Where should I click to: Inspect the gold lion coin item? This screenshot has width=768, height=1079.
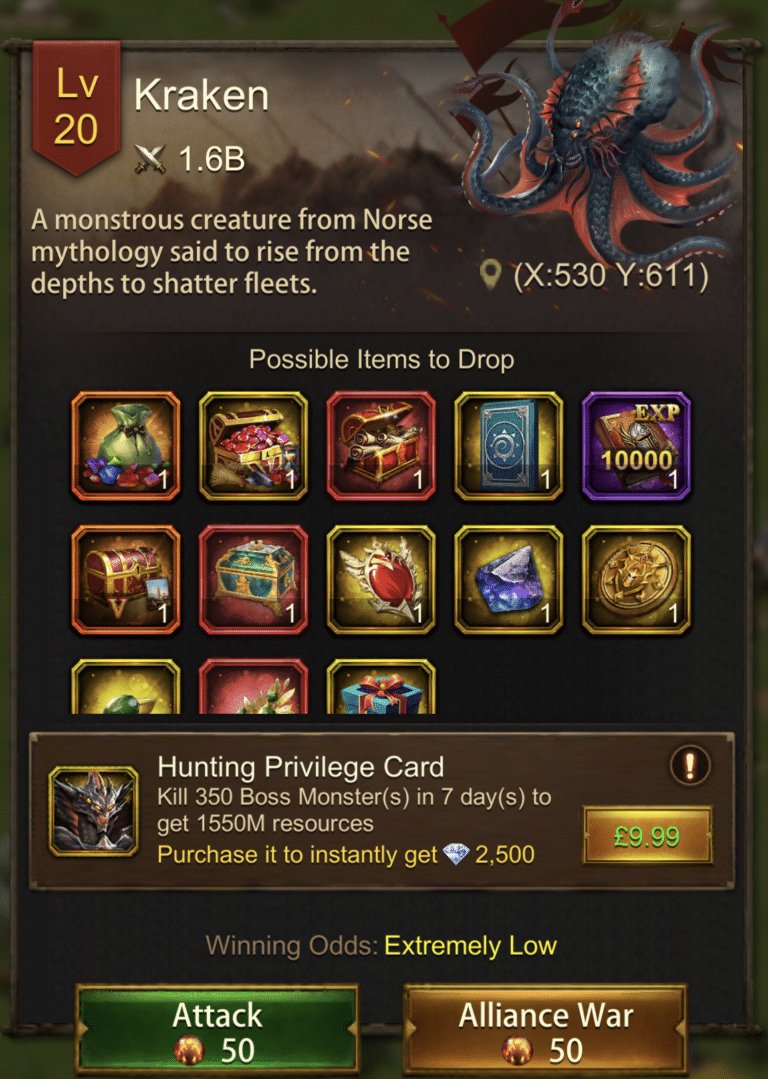point(636,580)
